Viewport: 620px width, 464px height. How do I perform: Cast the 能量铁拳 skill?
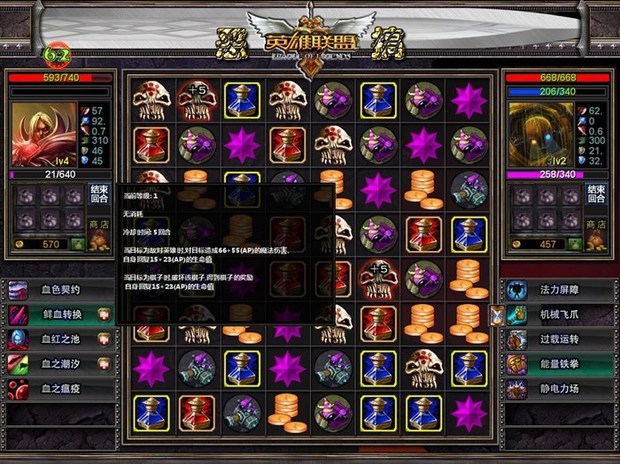[560, 364]
